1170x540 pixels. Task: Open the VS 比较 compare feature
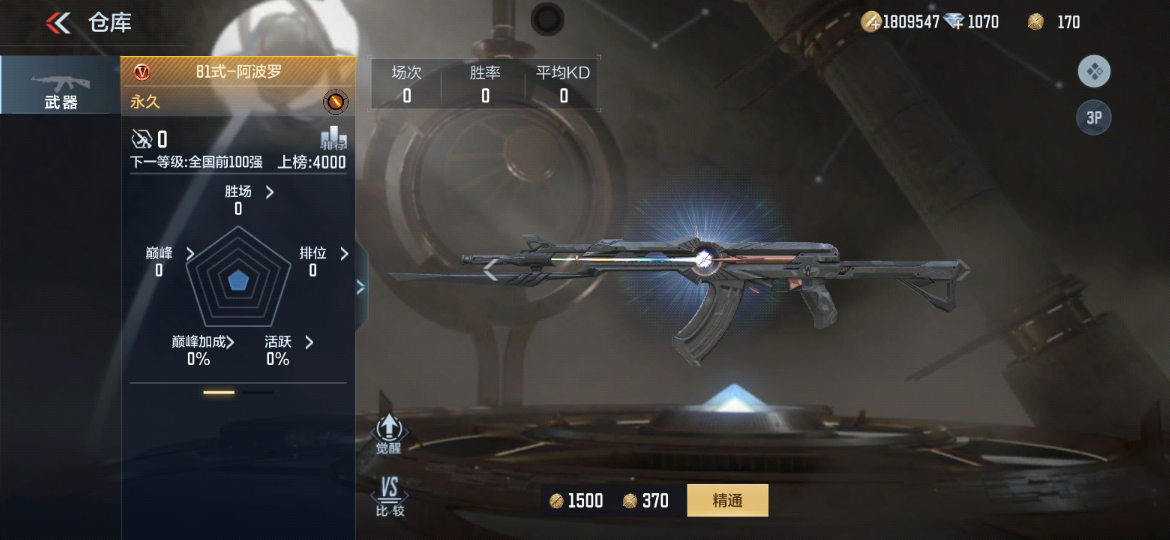(x=389, y=497)
